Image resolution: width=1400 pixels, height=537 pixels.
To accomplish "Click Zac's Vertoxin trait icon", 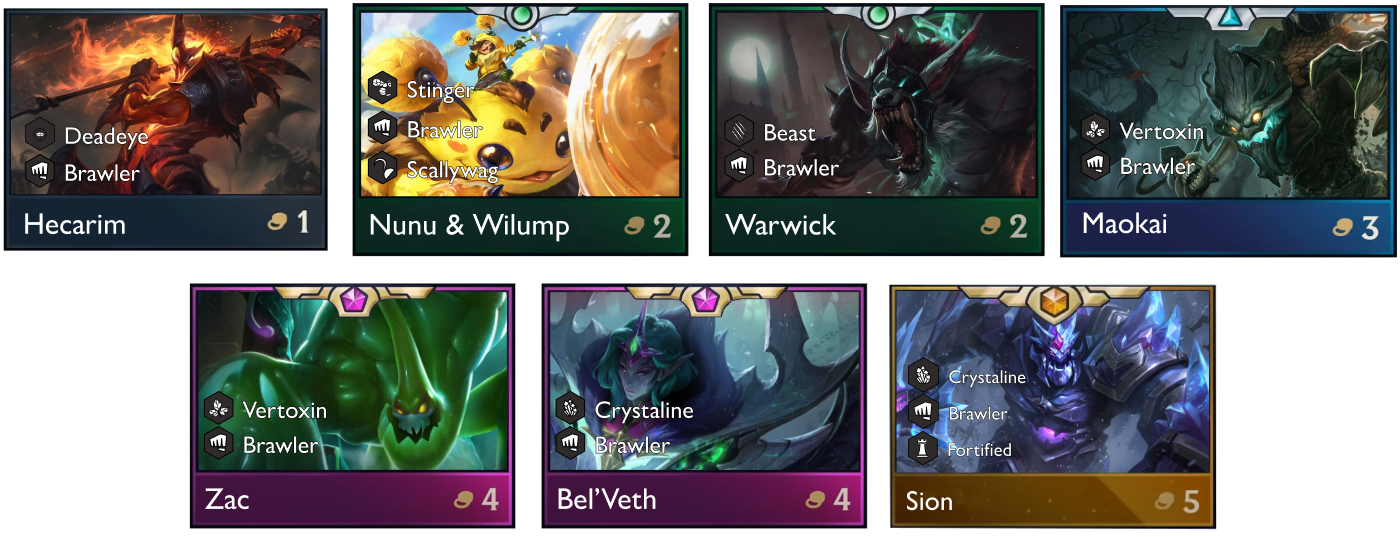I will (219, 409).
